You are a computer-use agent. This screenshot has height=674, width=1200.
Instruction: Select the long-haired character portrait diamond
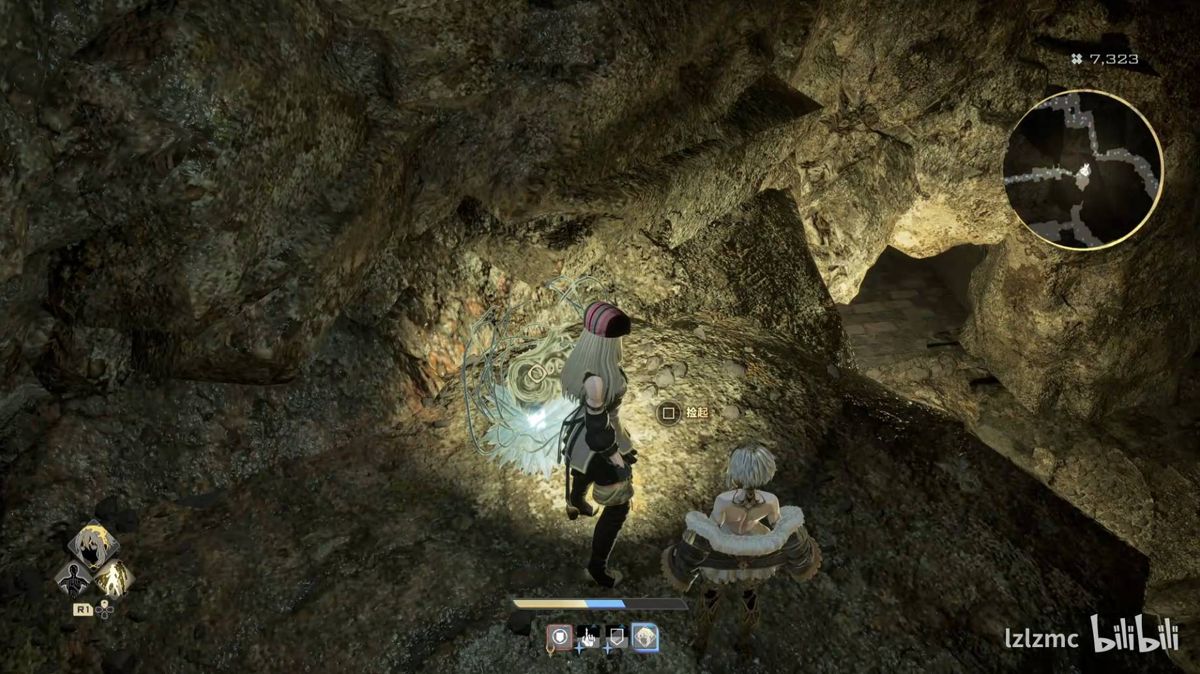92,543
